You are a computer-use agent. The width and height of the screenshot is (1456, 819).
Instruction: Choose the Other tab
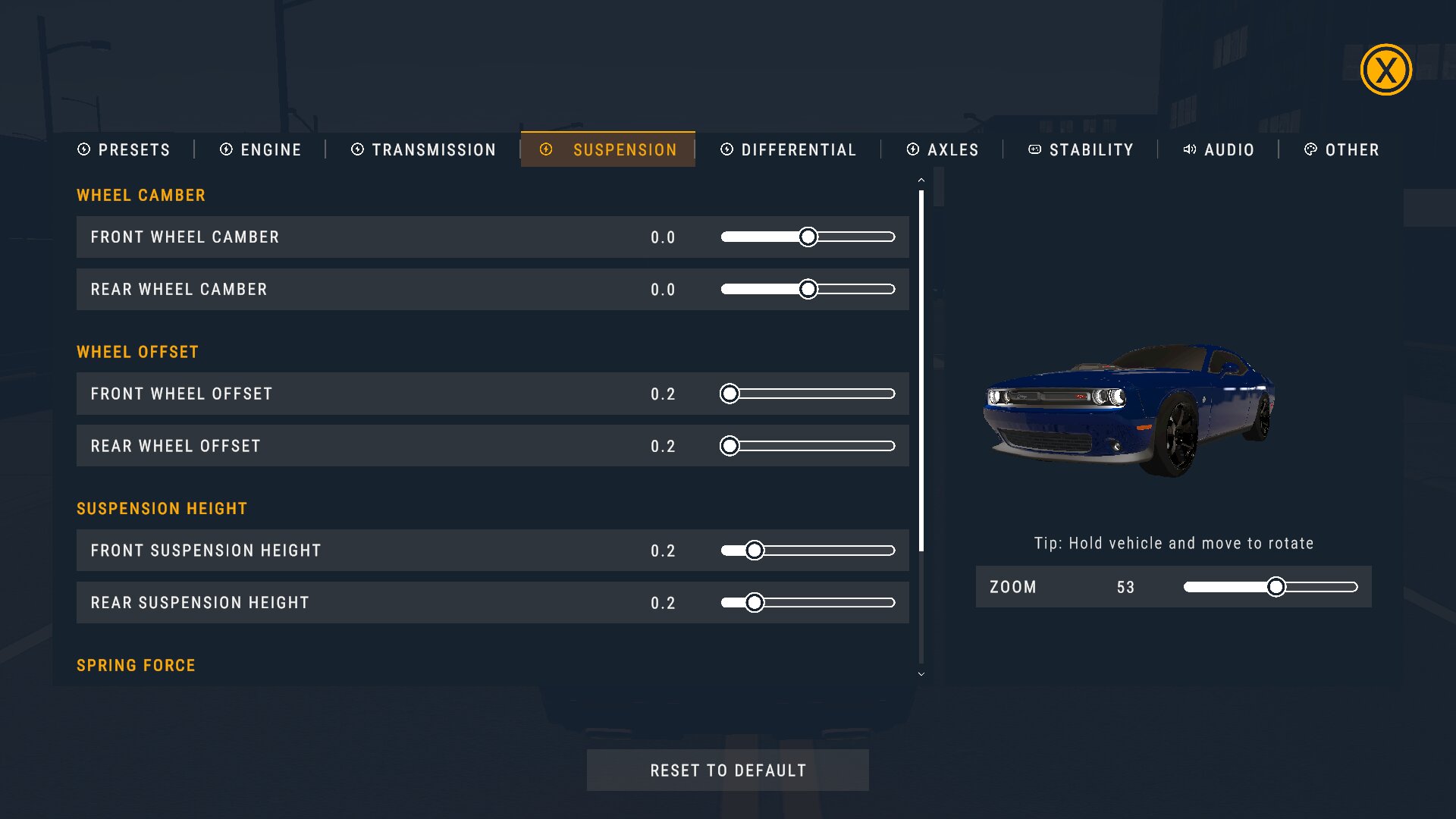pos(1341,150)
